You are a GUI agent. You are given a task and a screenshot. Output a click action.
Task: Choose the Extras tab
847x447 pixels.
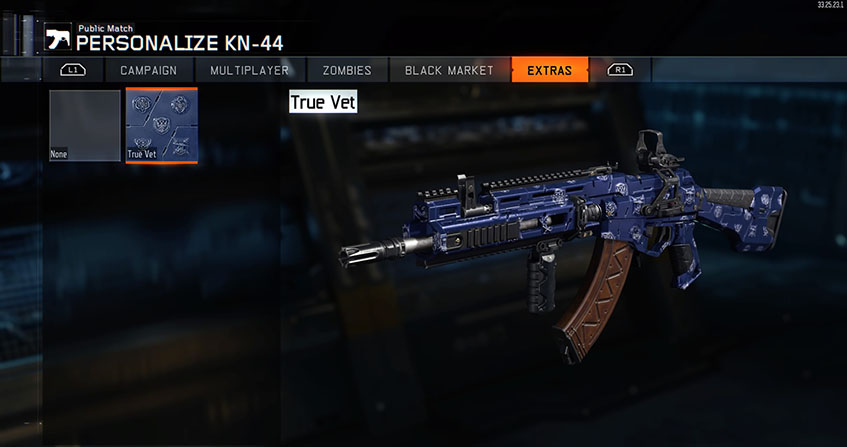[550, 70]
